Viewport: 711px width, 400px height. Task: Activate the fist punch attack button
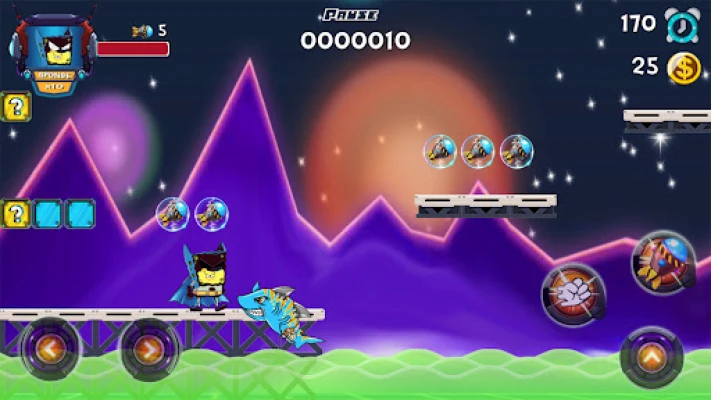tap(573, 294)
